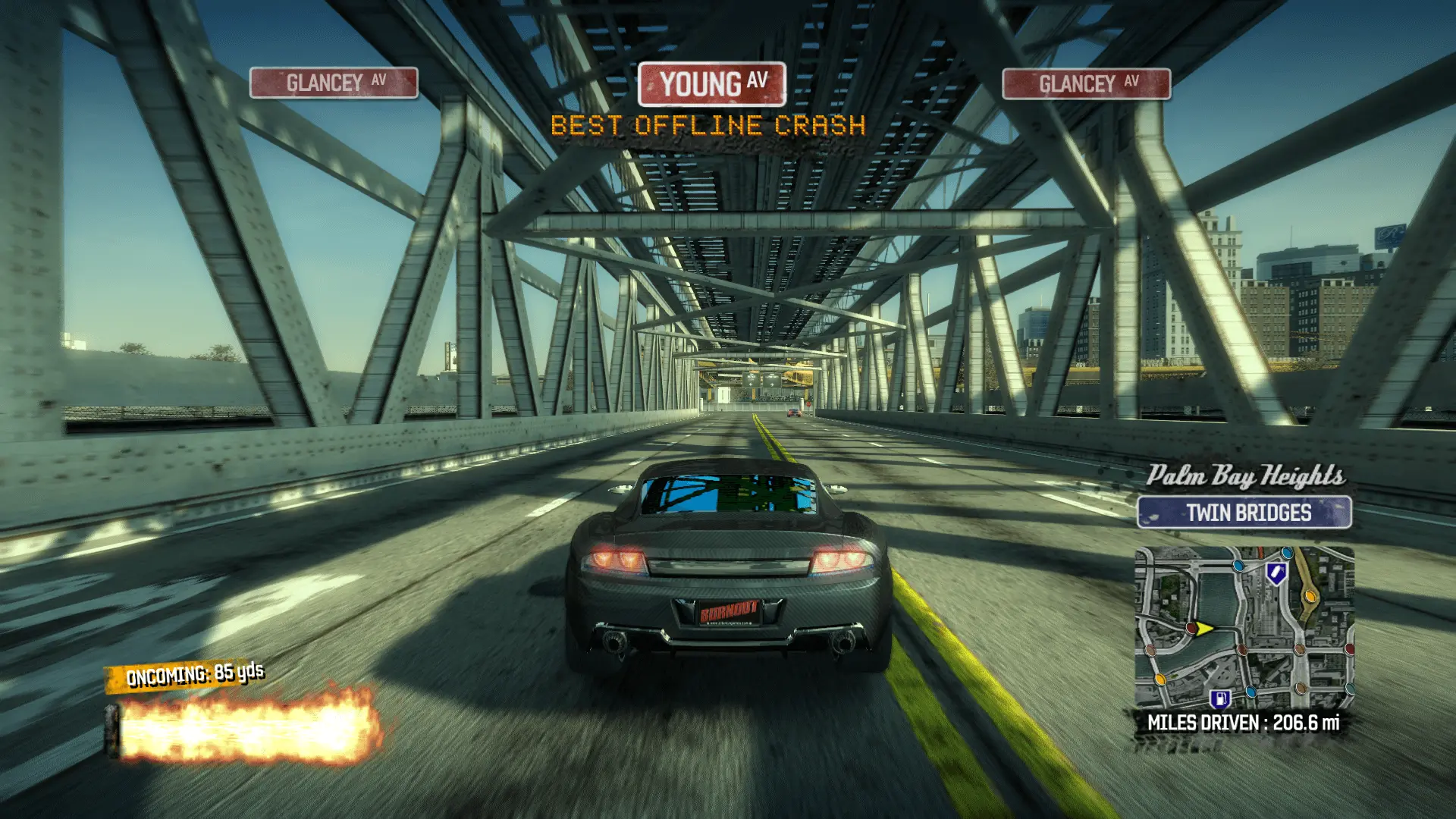Open the TWIN BRIDGES road banner

(1247, 513)
